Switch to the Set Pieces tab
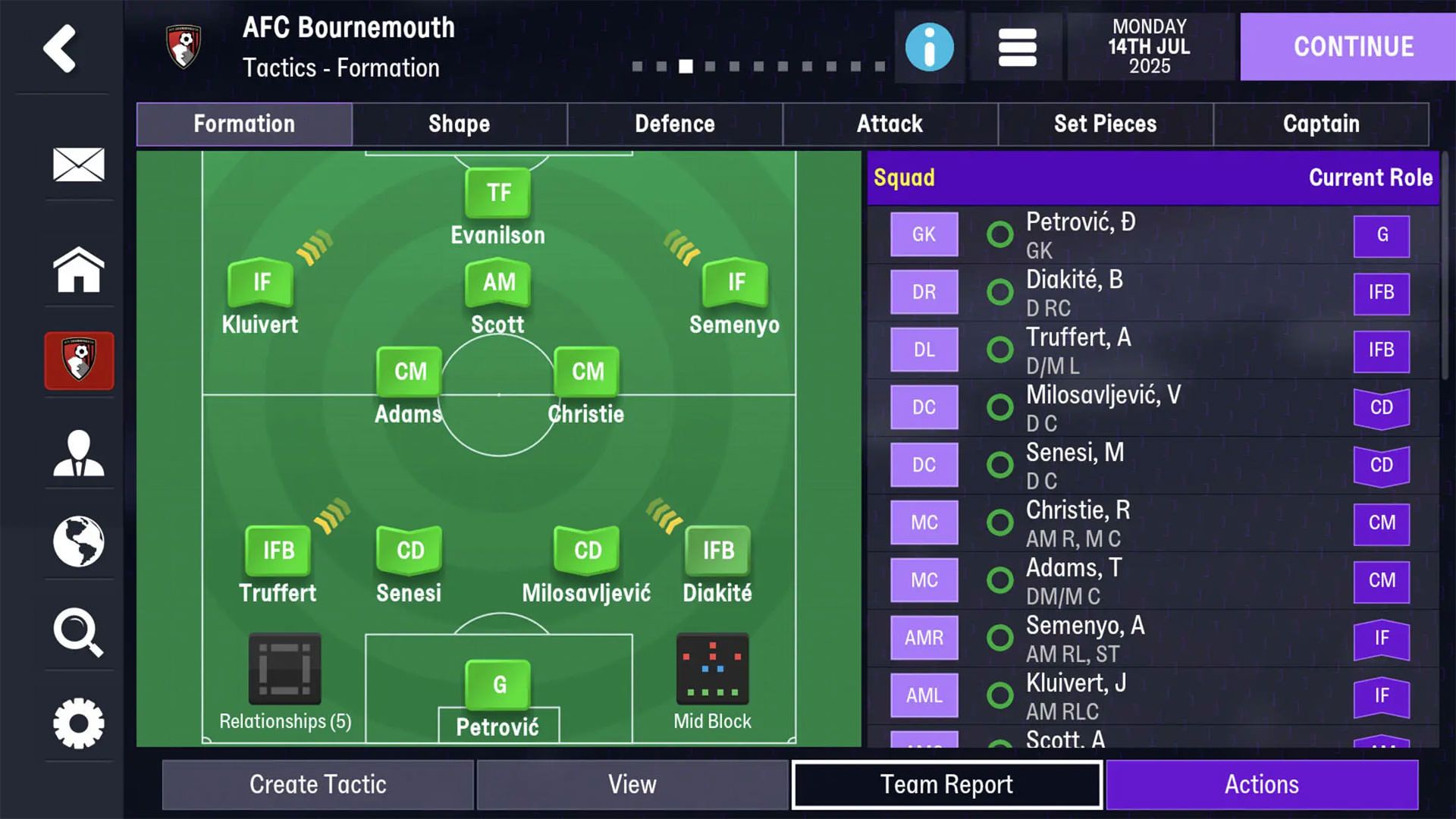The height and width of the screenshot is (819, 1456). pyautogui.click(x=1106, y=124)
